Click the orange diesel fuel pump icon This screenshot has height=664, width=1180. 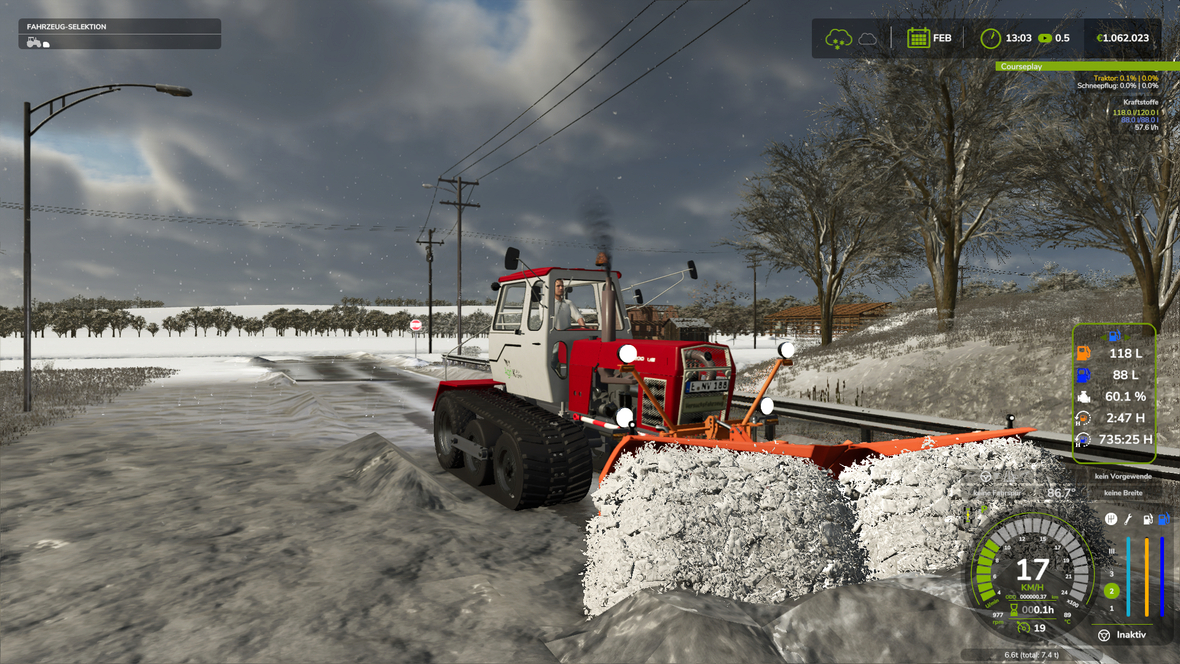point(1083,353)
